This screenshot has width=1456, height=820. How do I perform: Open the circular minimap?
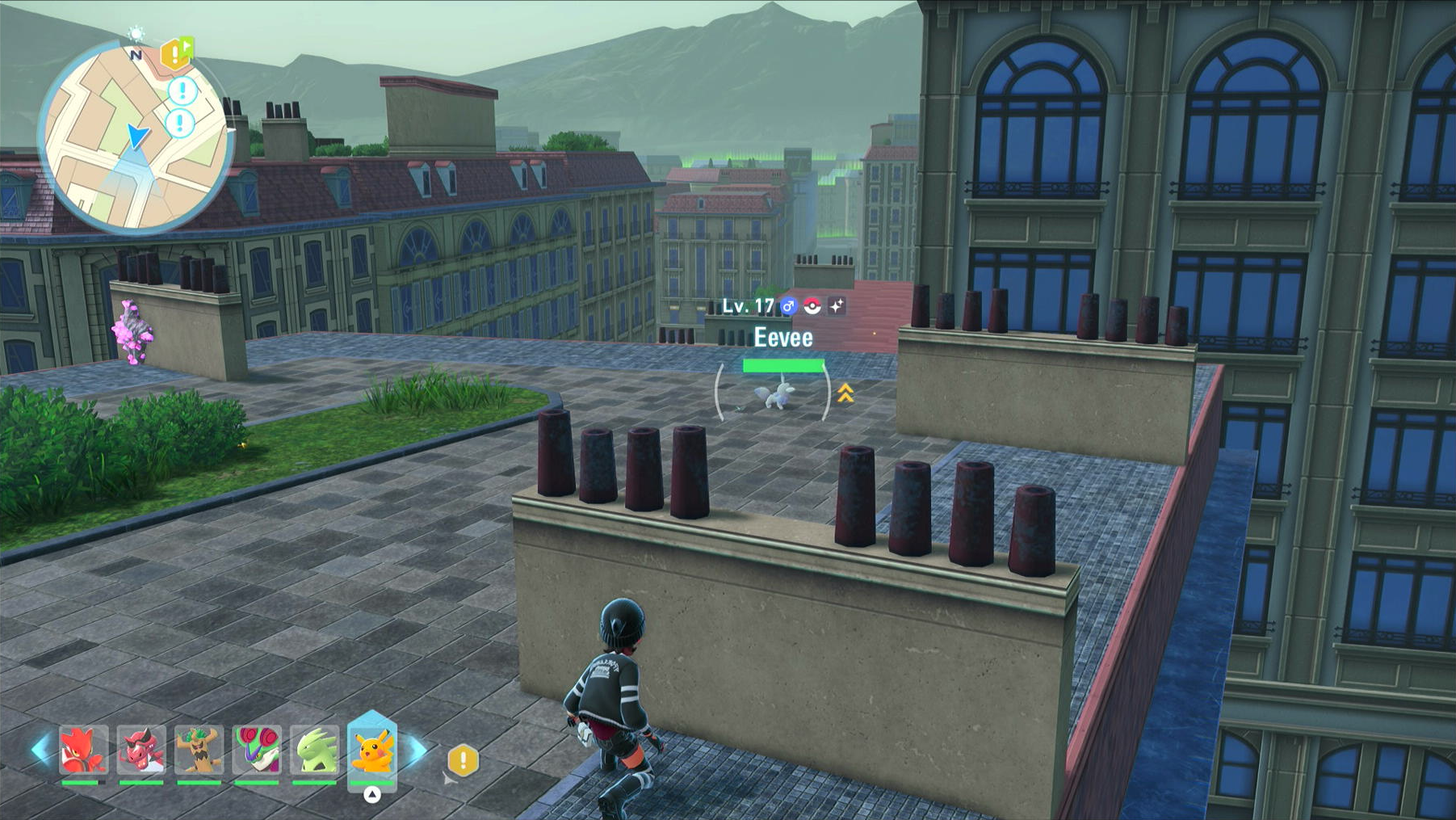click(x=134, y=137)
